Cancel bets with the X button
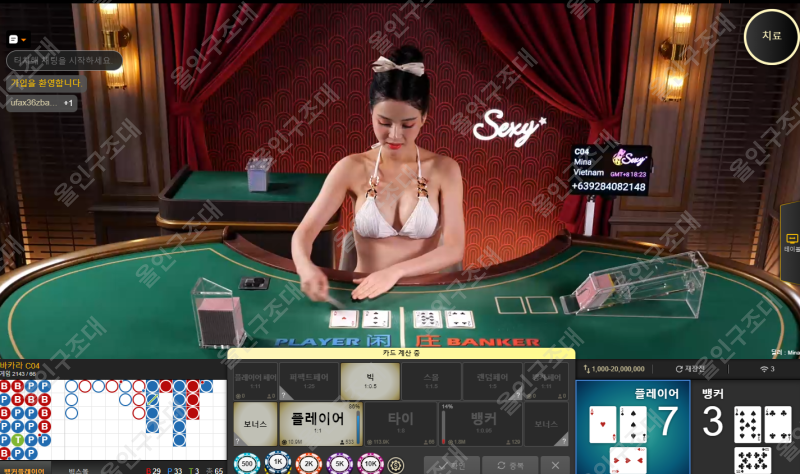This screenshot has width=800, height=474. click(554, 465)
